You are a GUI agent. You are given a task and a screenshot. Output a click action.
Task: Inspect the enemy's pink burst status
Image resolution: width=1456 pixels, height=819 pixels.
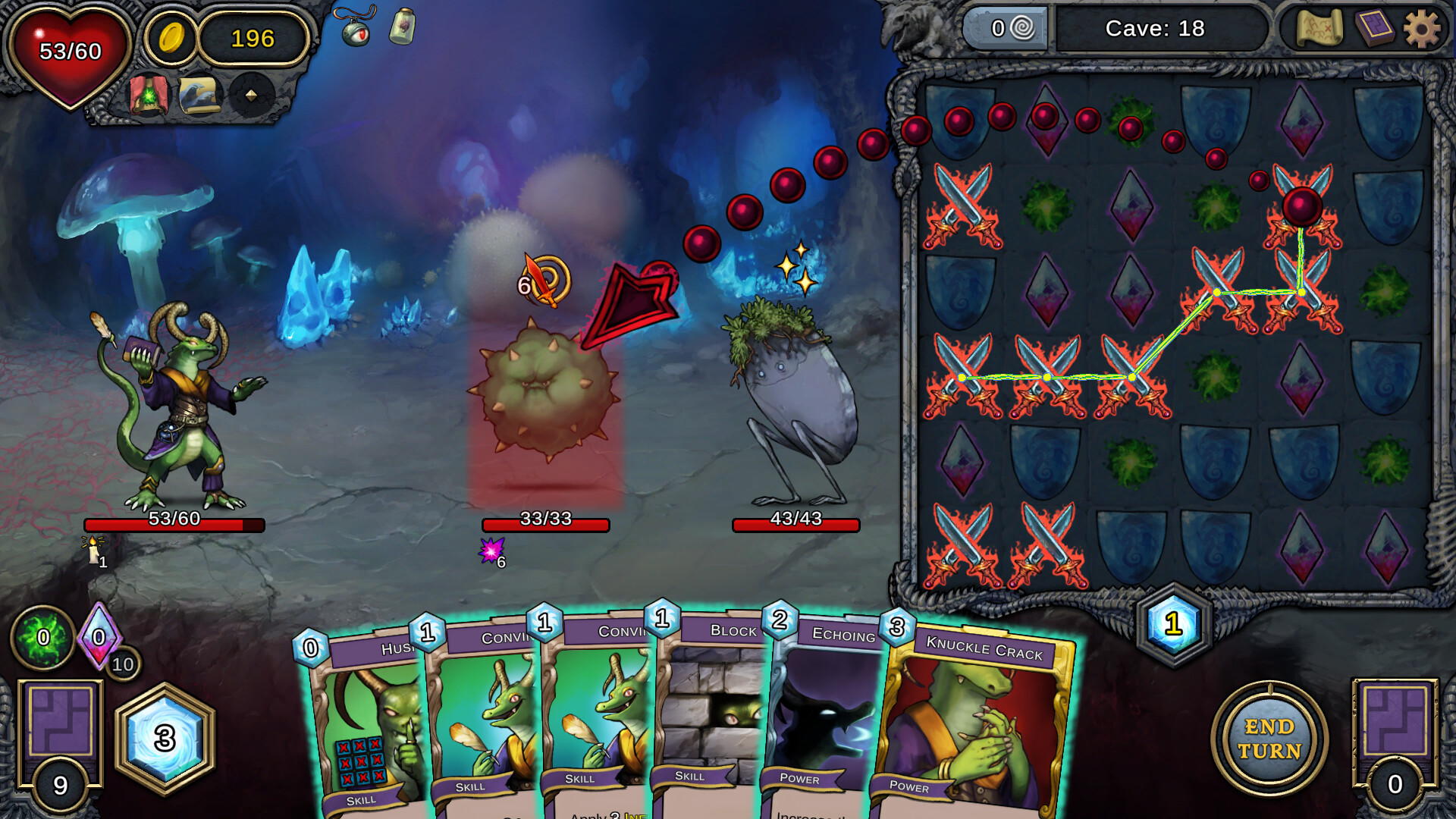click(491, 551)
